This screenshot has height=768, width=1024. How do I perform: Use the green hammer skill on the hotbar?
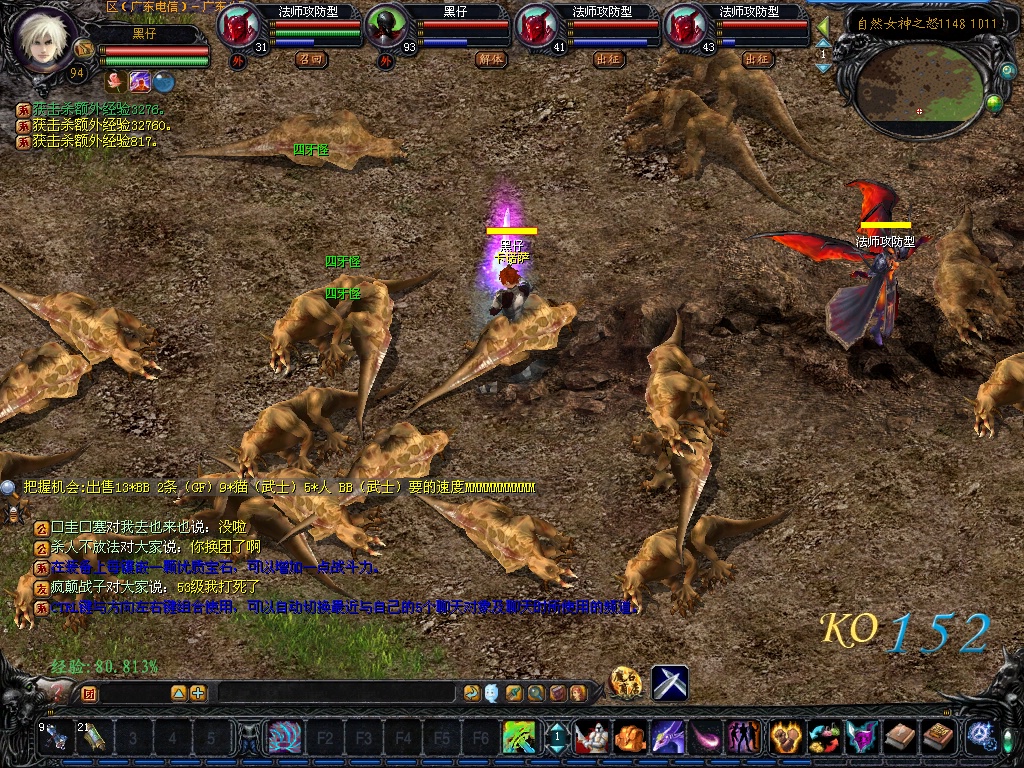pyautogui.click(x=519, y=737)
